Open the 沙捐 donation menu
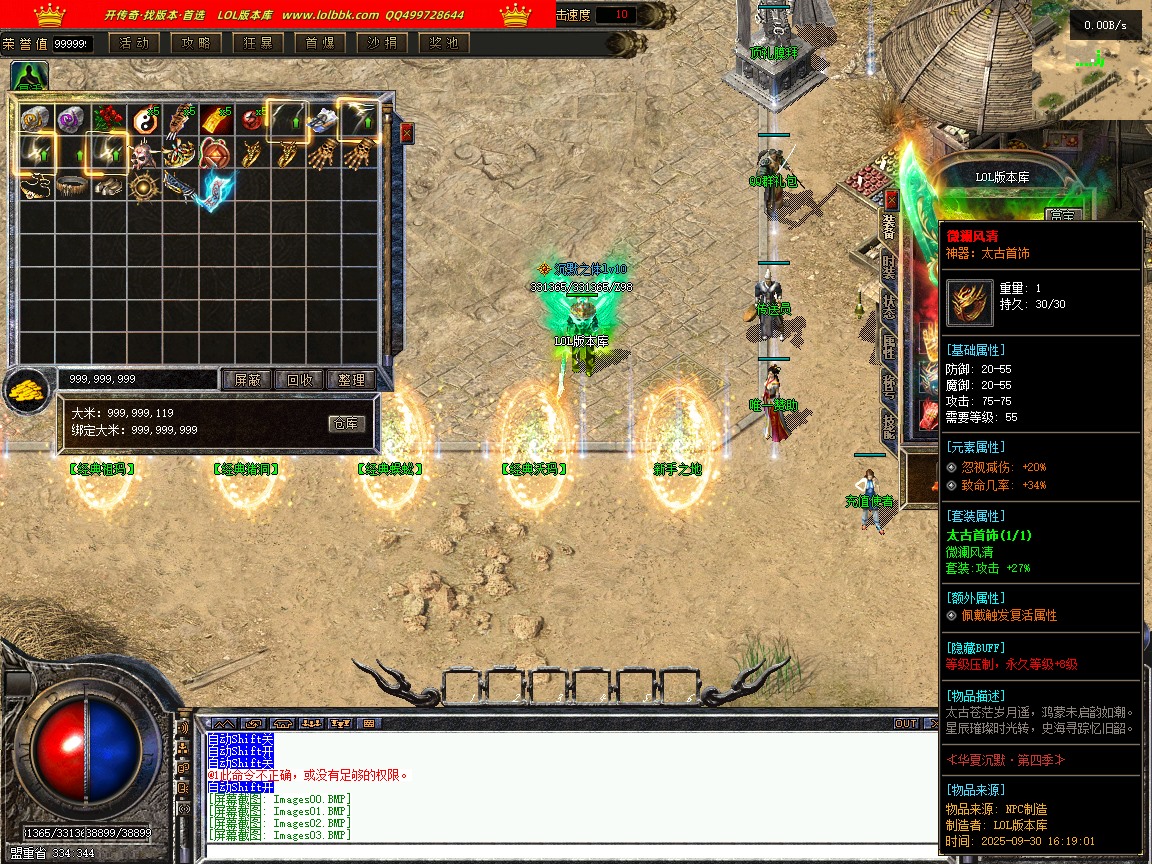The width and height of the screenshot is (1152, 864). (x=382, y=43)
